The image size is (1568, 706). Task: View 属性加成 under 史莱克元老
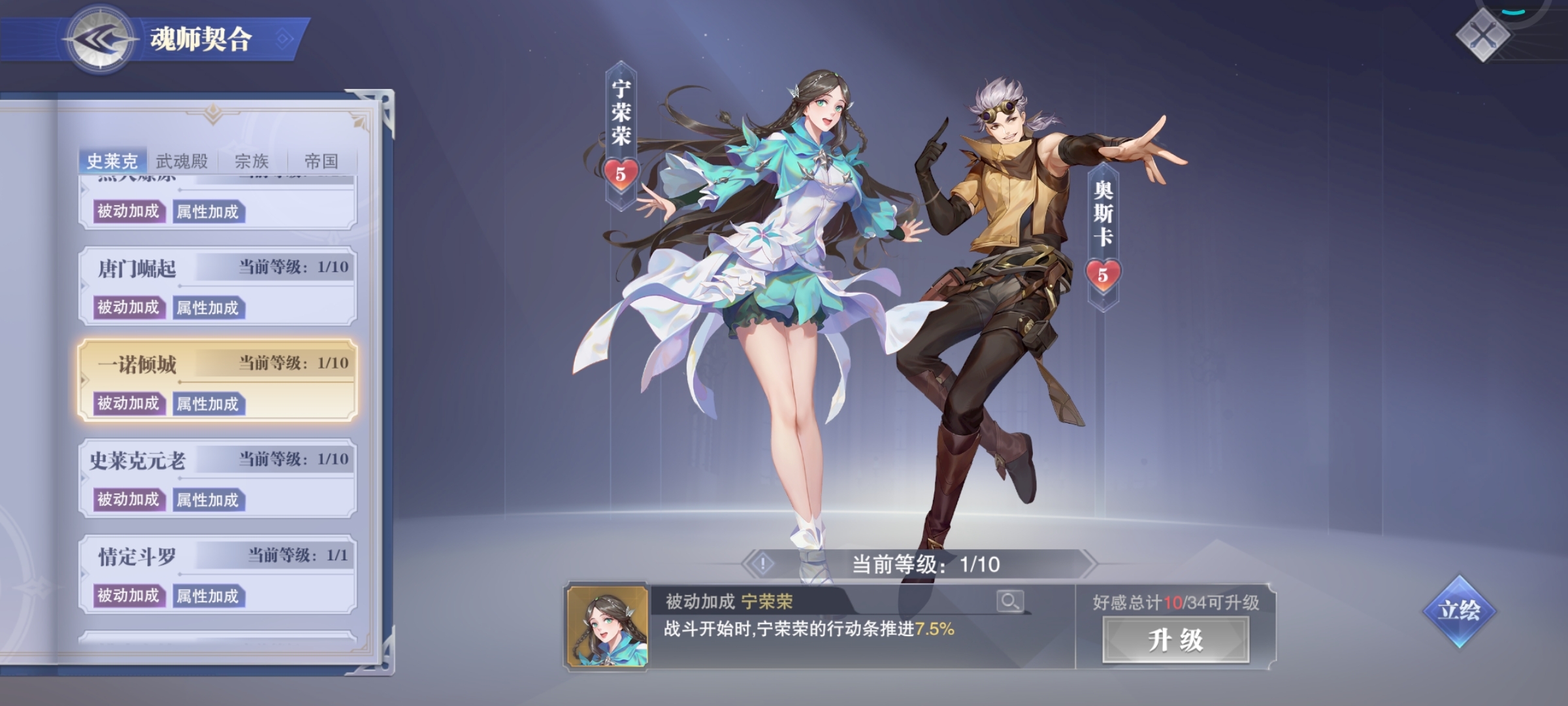tap(208, 500)
